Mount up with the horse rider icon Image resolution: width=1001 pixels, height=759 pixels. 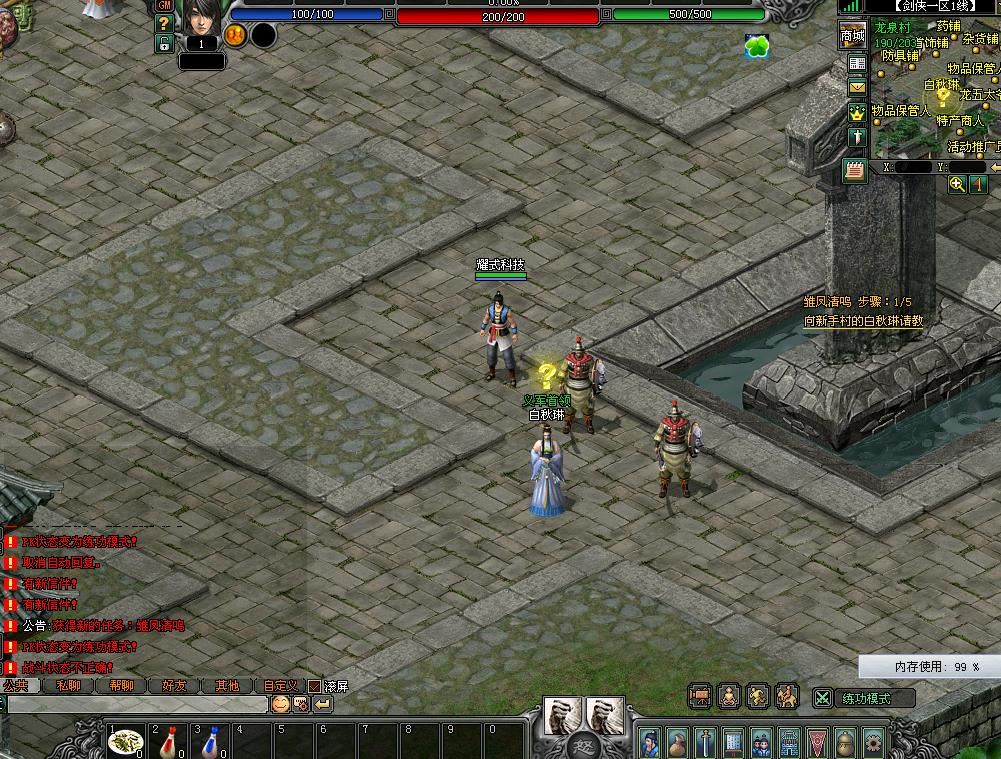[787, 696]
